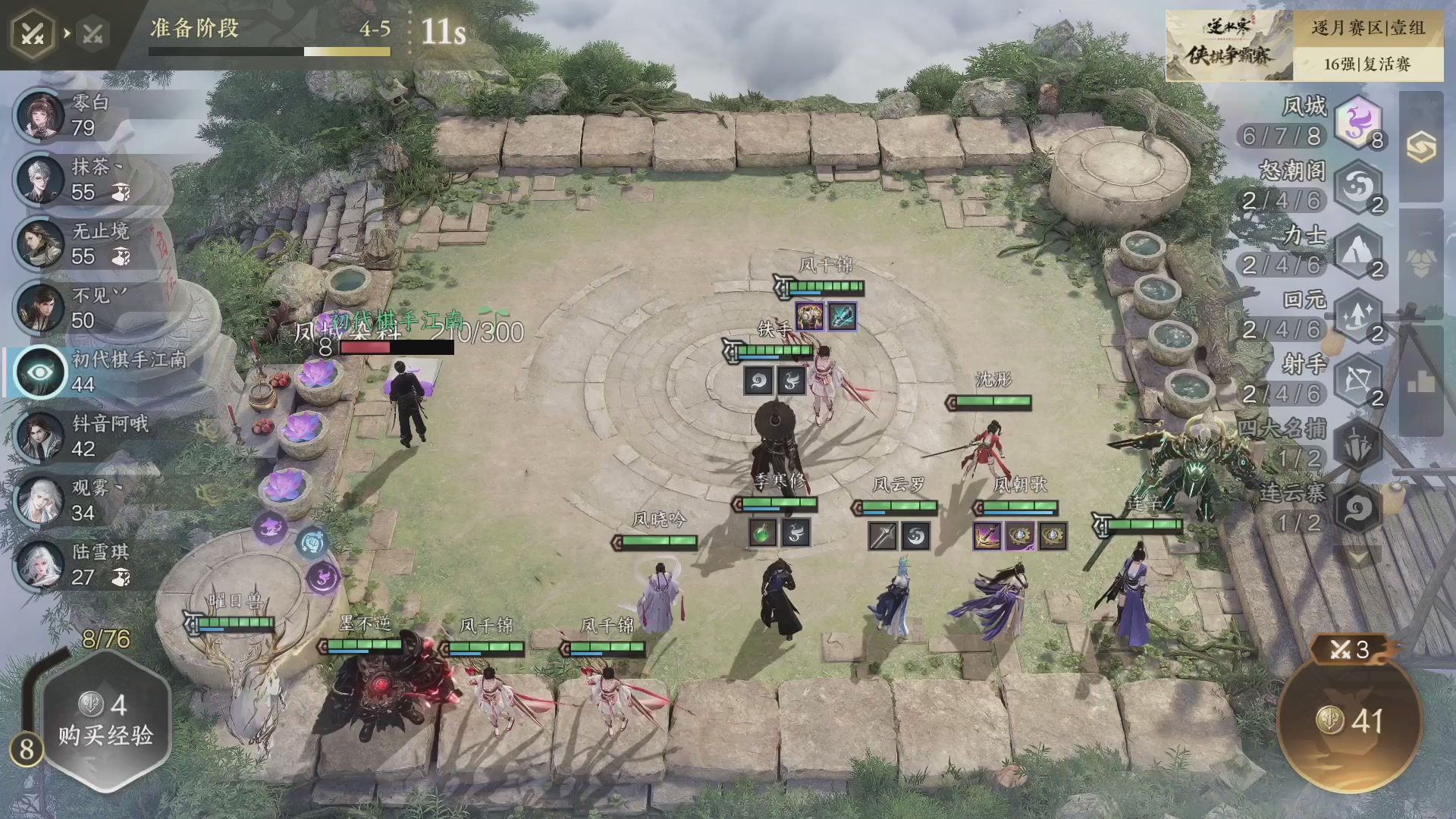Select the 射手 bow synergy icon
Image resolution: width=1456 pixels, height=819 pixels.
[1357, 378]
